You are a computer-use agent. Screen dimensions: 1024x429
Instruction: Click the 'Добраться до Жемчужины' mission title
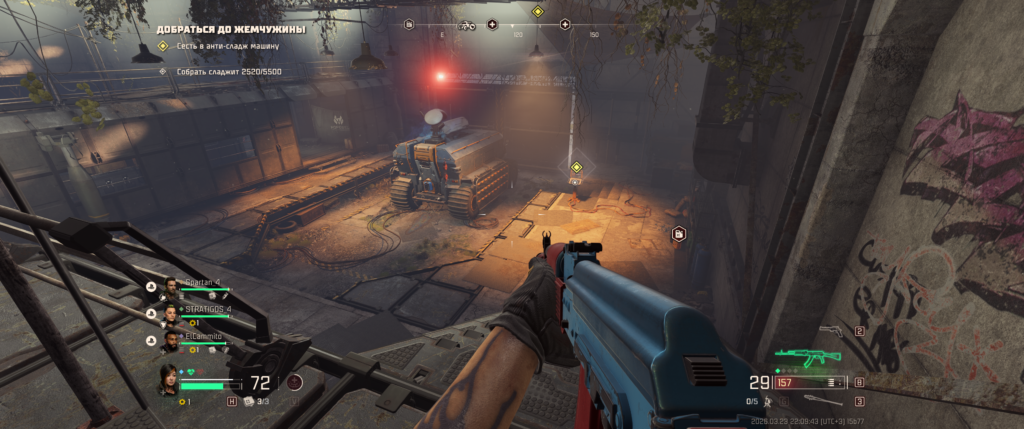[231, 29]
